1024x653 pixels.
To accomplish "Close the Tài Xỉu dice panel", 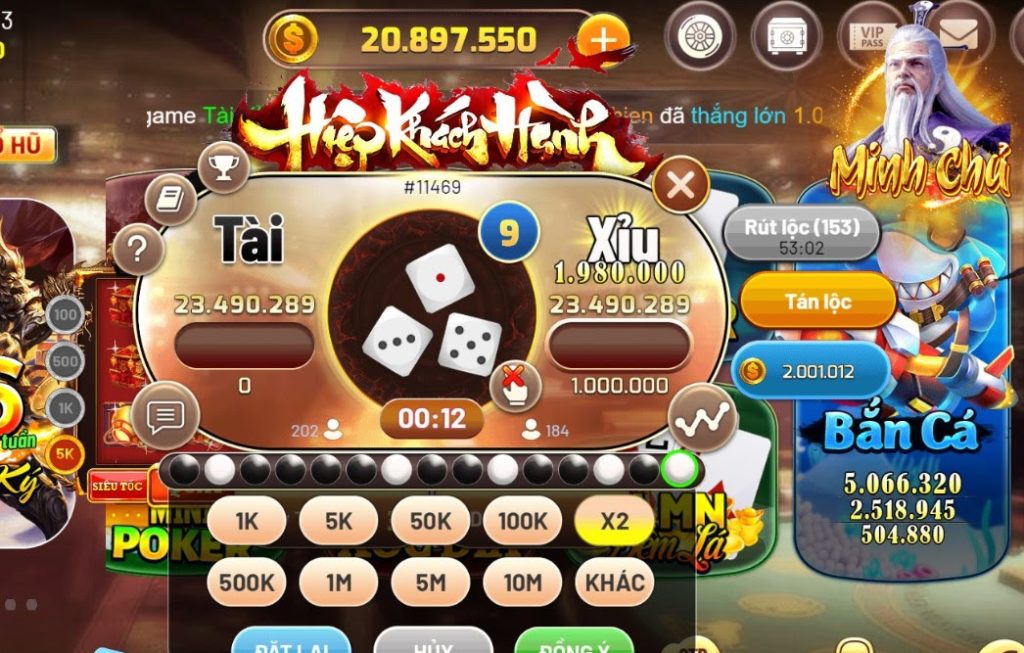I will (680, 185).
